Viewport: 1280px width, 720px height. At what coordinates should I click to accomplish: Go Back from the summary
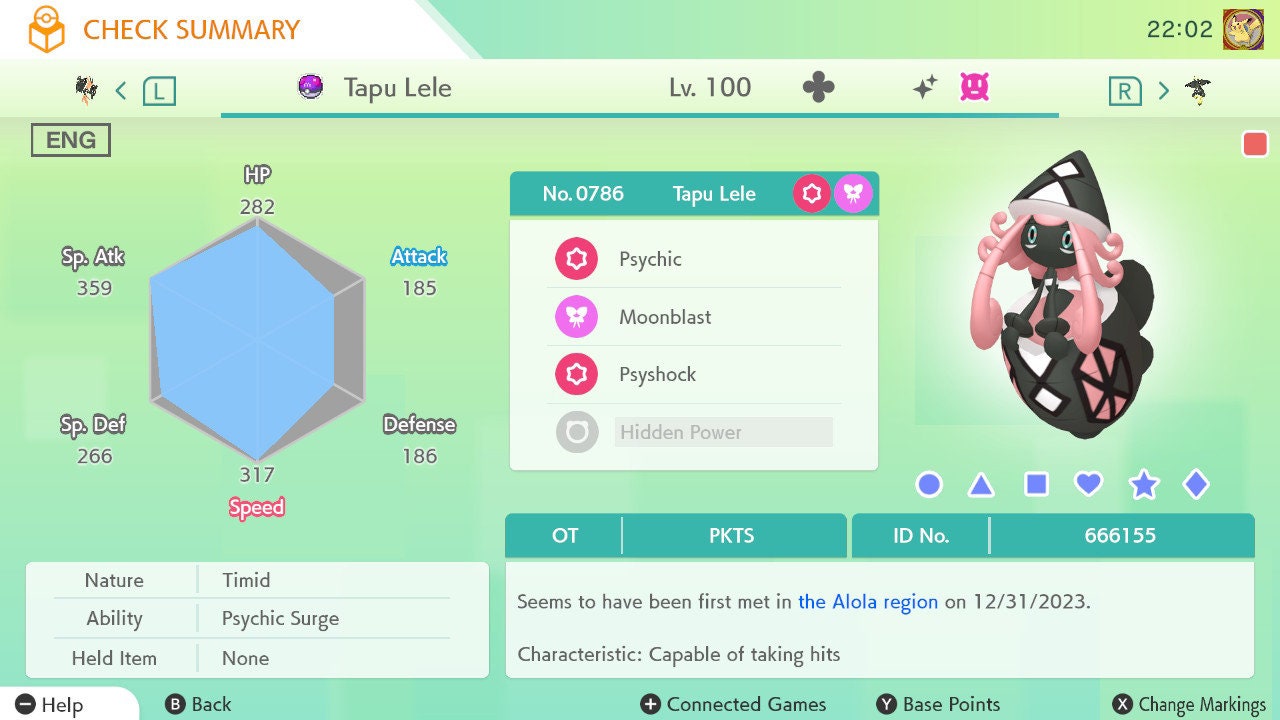[x=198, y=705]
